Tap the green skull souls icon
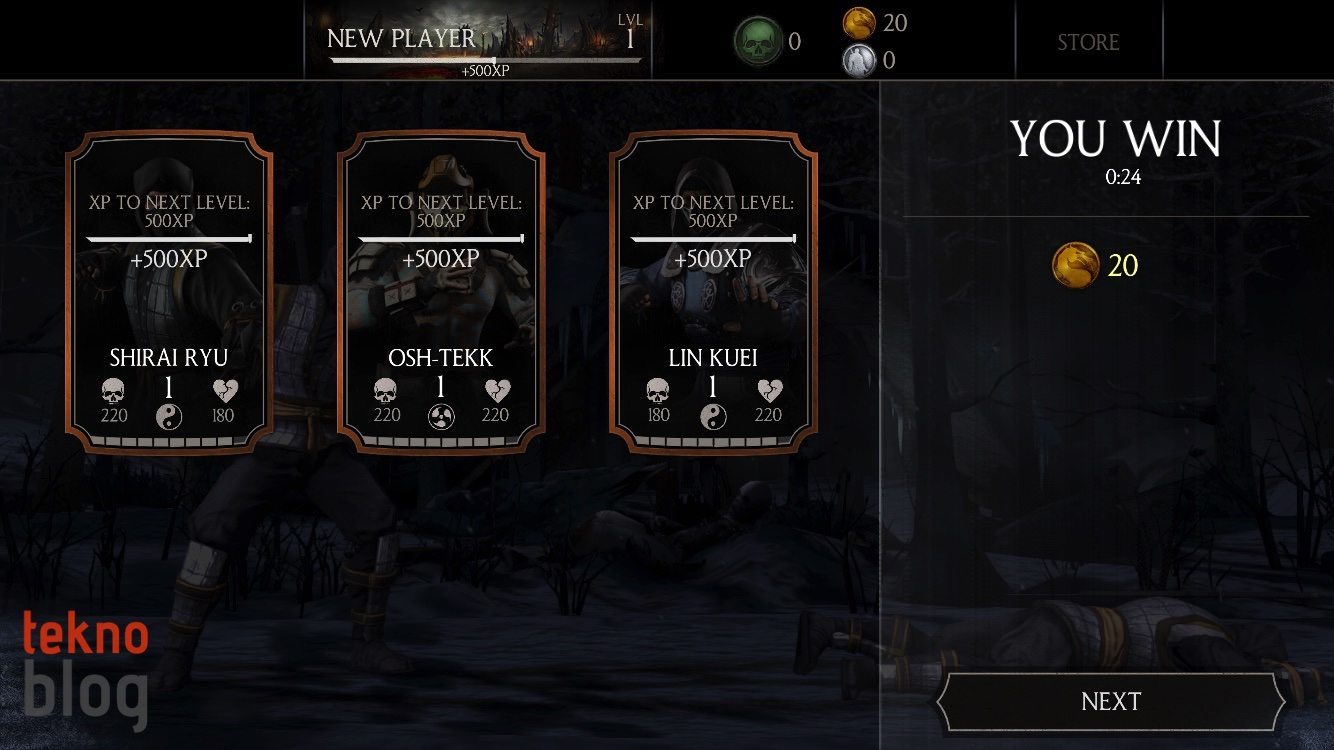Screen dimensions: 1334x750 757,42
